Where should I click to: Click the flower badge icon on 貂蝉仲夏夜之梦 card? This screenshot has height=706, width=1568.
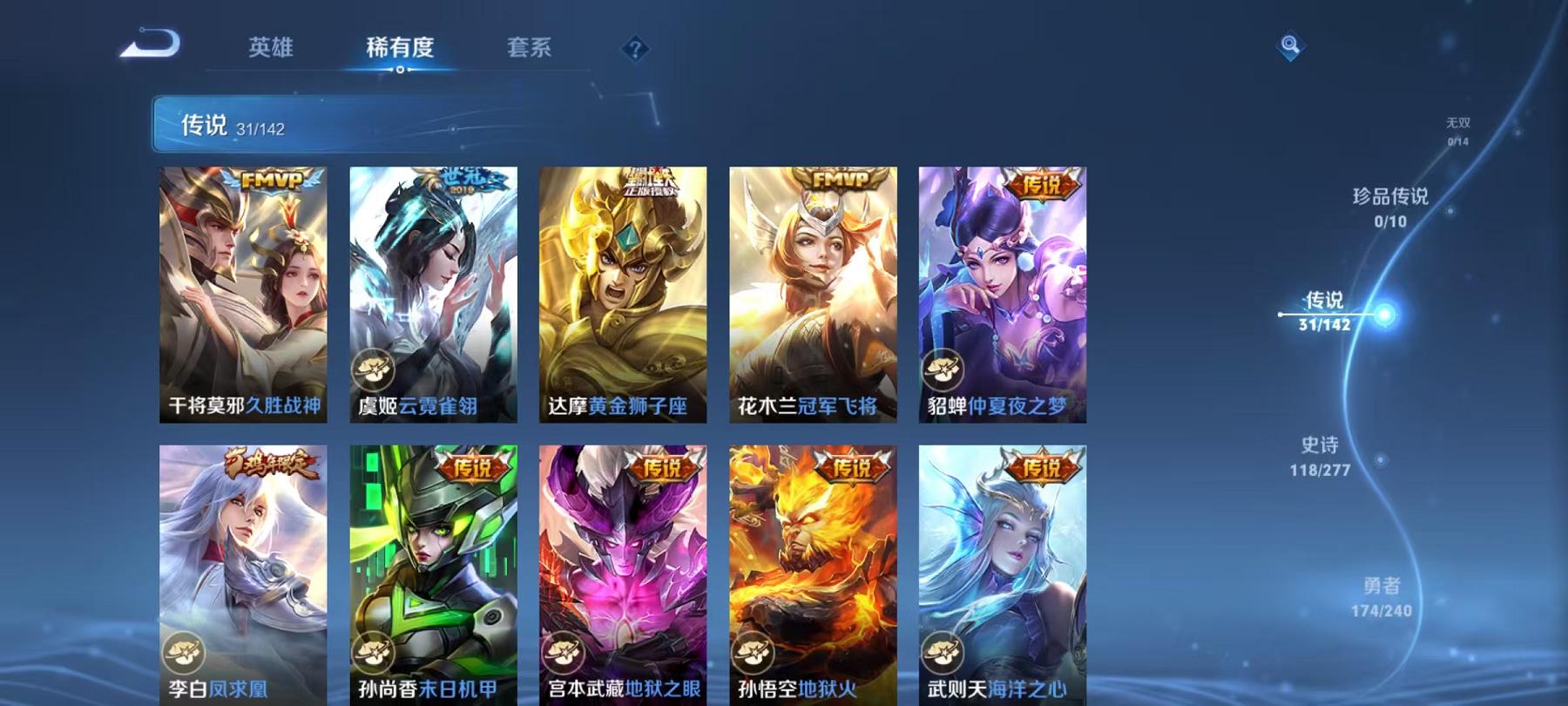[x=941, y=369]
